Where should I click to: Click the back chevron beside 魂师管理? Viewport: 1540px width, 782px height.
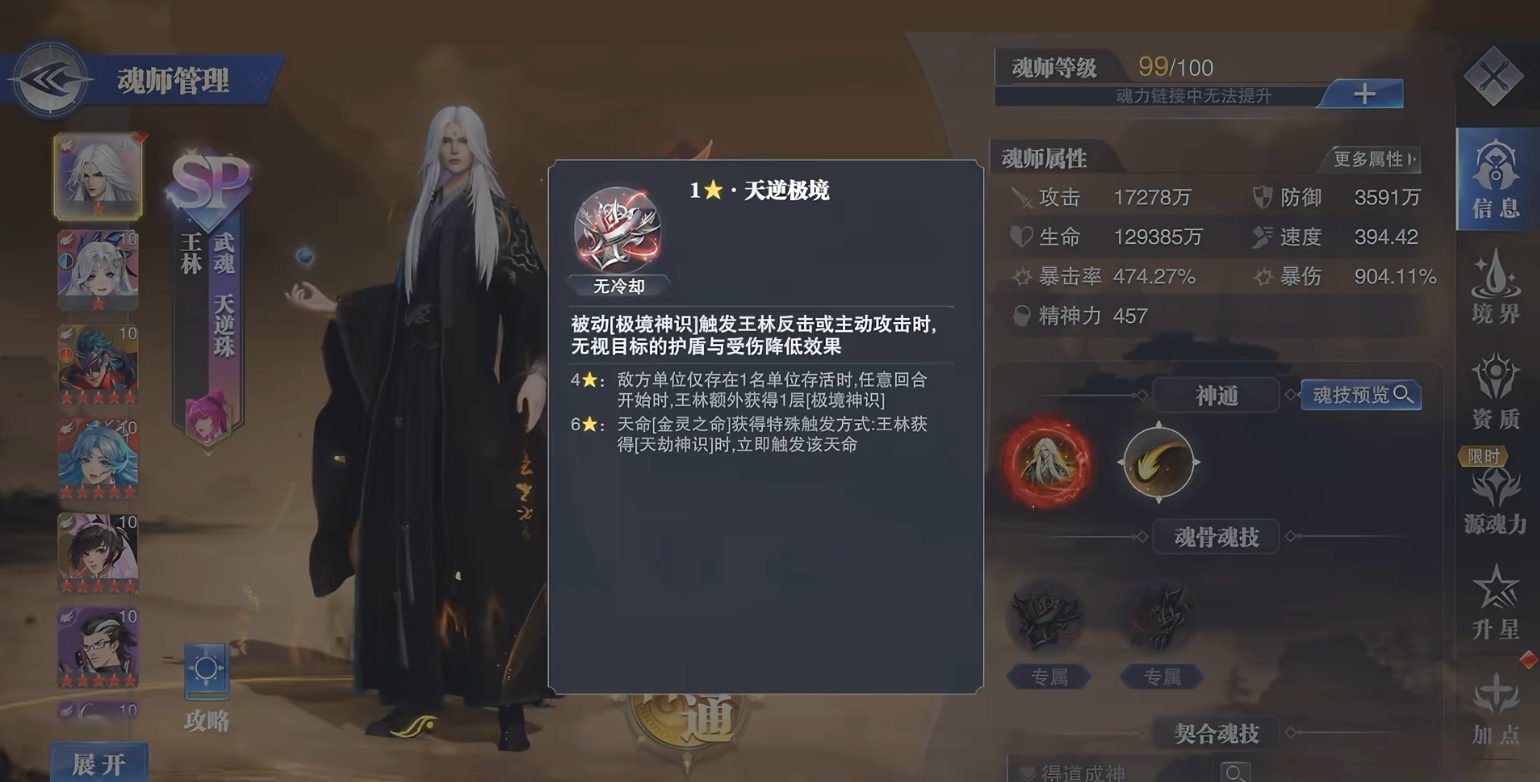[x=50, y=78]
